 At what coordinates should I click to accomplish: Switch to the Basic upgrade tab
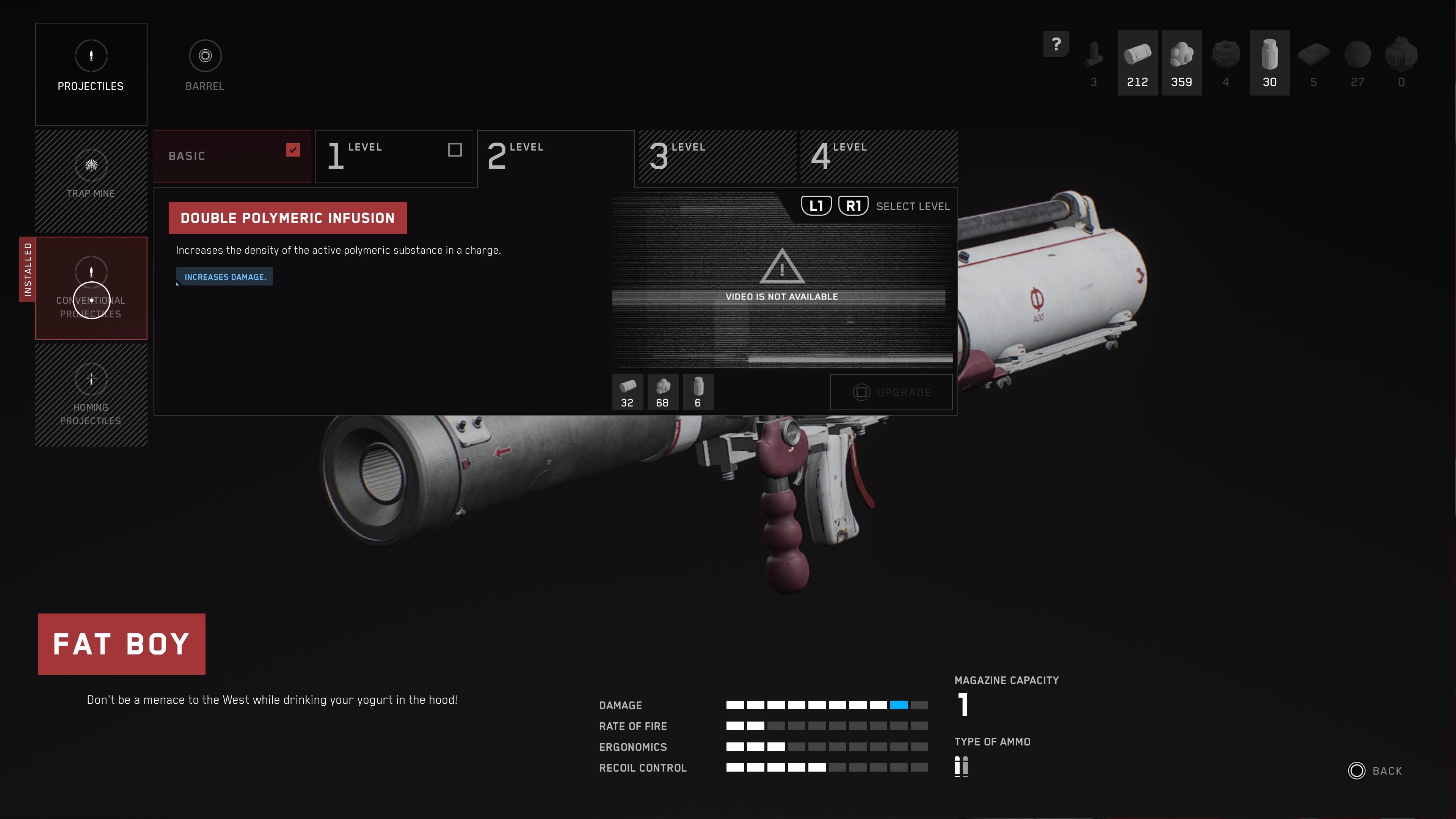[232, 157]
